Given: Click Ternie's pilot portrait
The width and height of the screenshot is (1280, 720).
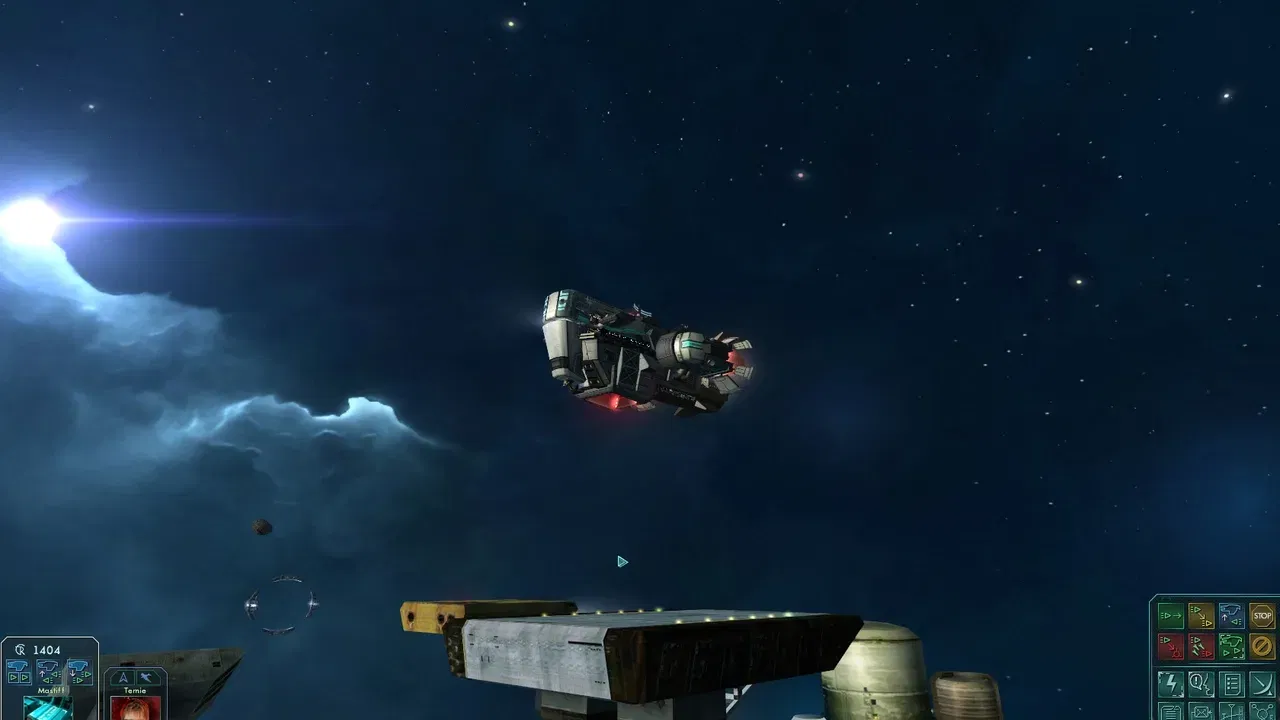Looking at the screenshot, I should coord(138,712).
